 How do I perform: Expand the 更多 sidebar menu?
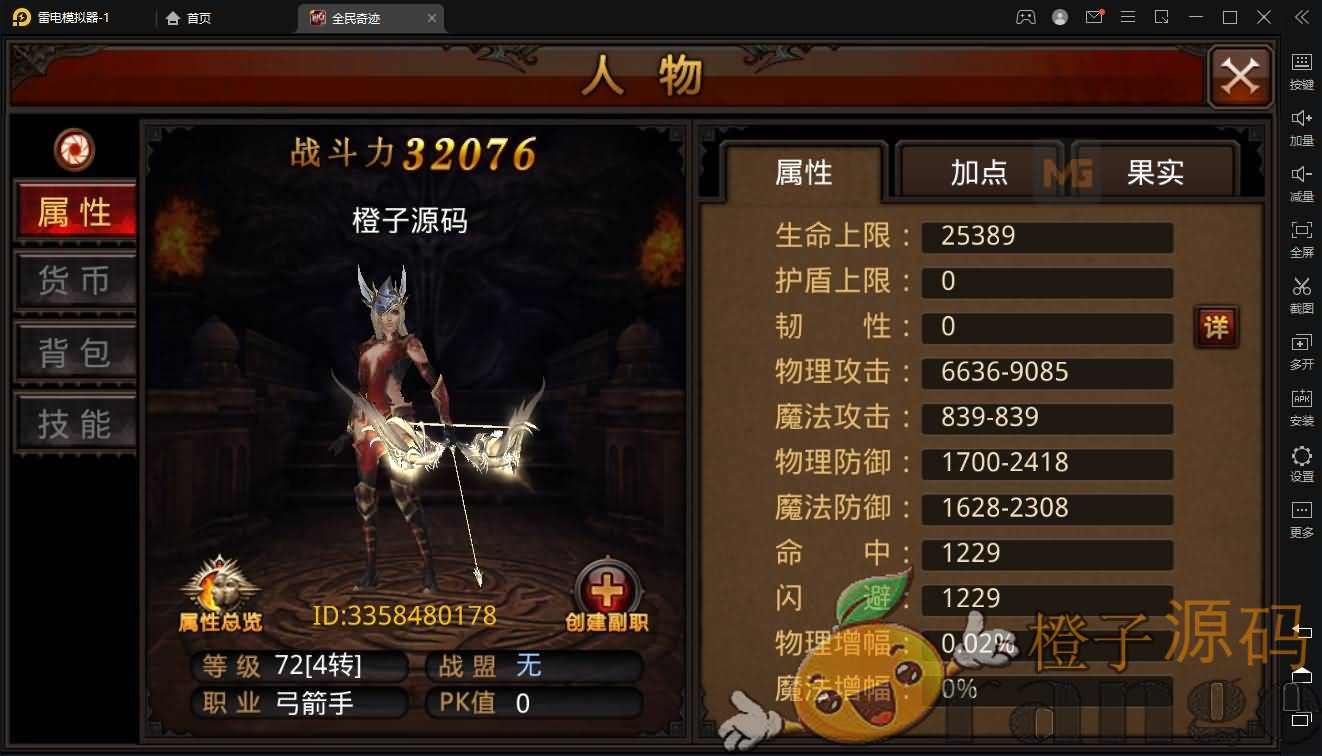(1302, 518)
